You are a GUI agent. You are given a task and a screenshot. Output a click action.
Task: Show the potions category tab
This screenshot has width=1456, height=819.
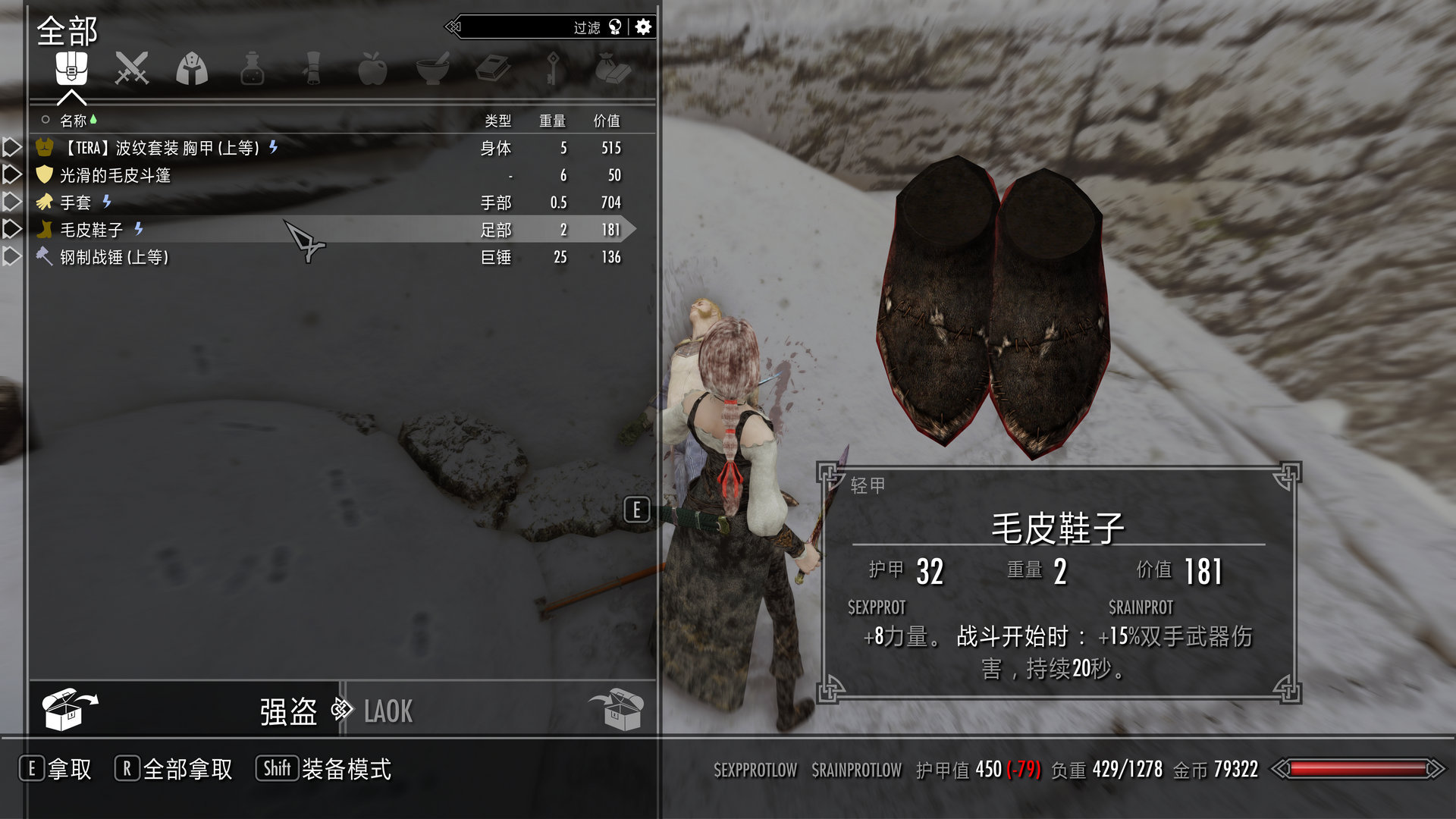pos(252,69)
